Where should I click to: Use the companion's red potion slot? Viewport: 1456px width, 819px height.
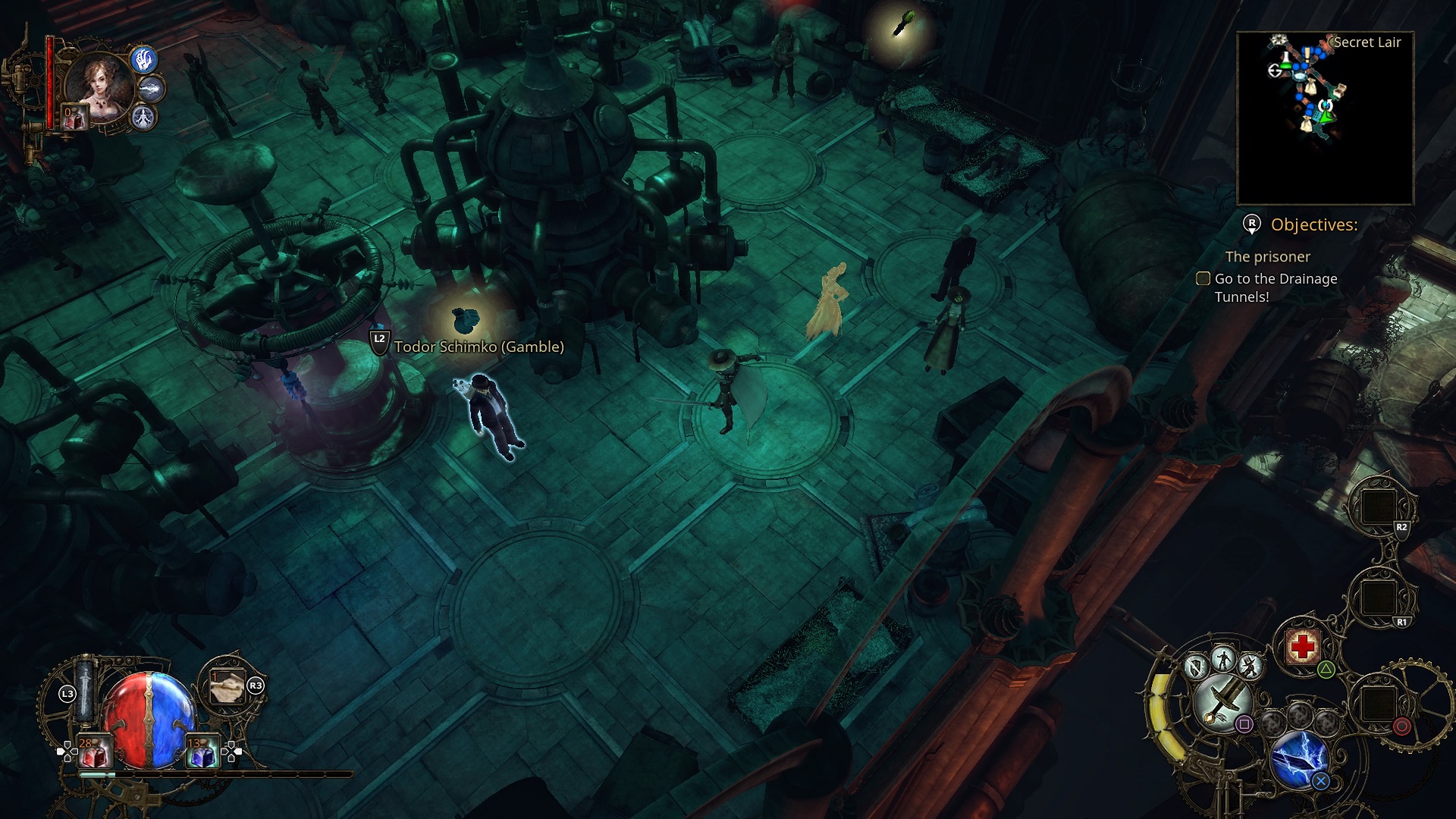(75, 118)
